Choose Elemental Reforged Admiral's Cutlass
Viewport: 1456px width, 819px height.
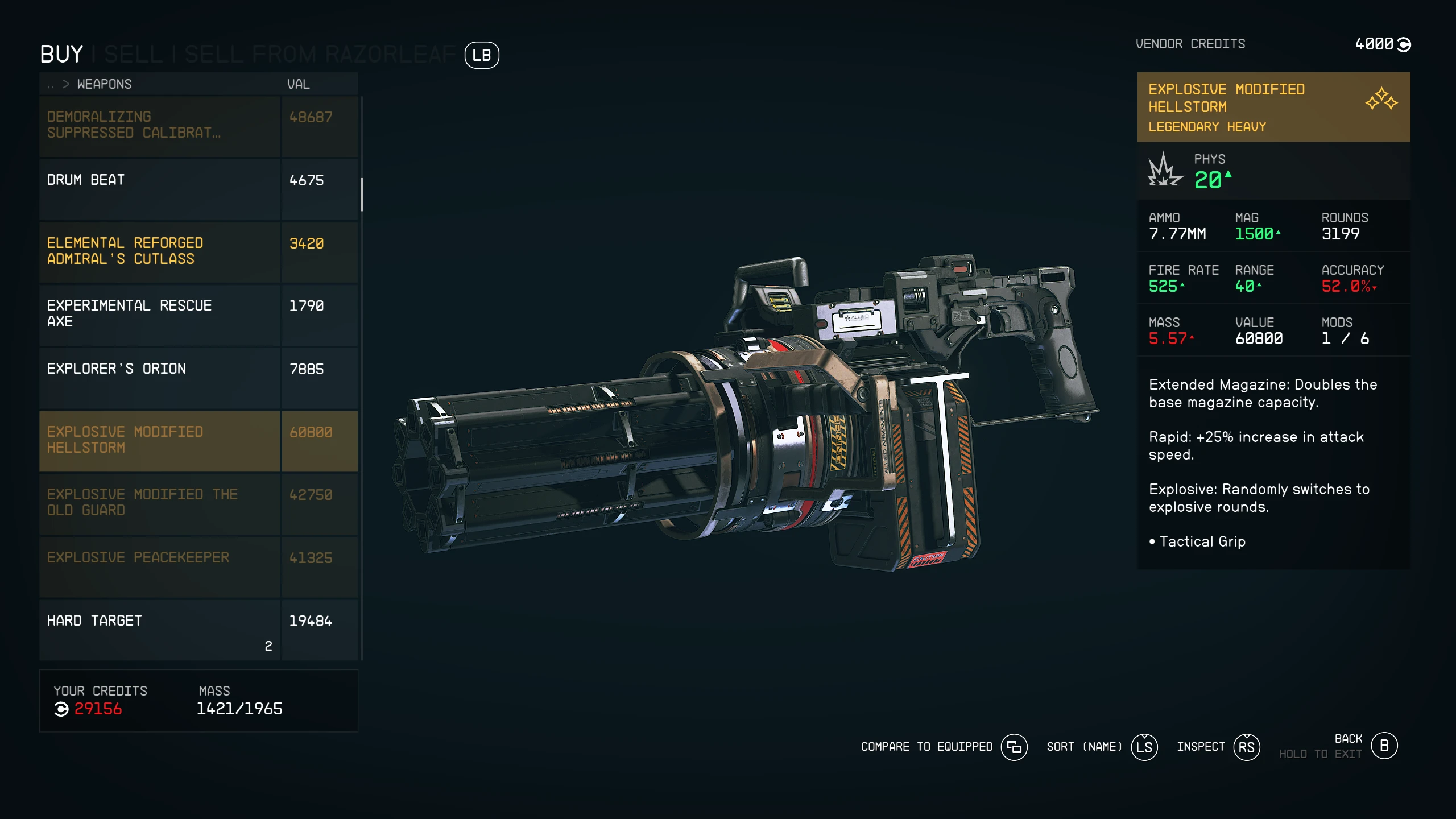(159, 251)
